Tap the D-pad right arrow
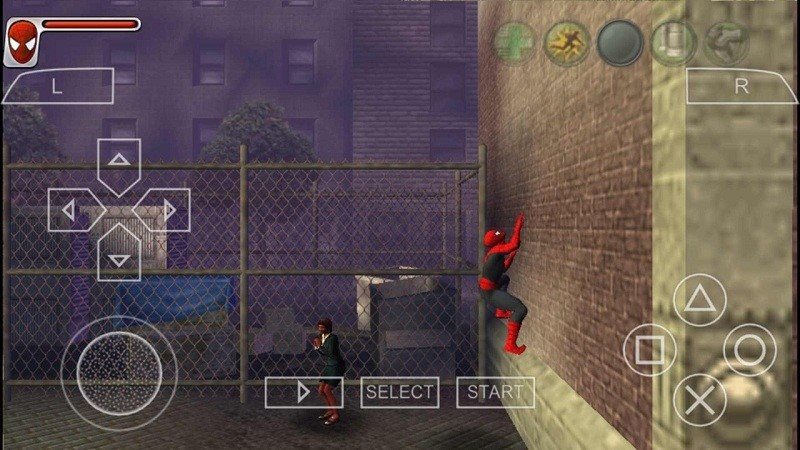Viewport: 800px width, 450px height. pos(168,210)
